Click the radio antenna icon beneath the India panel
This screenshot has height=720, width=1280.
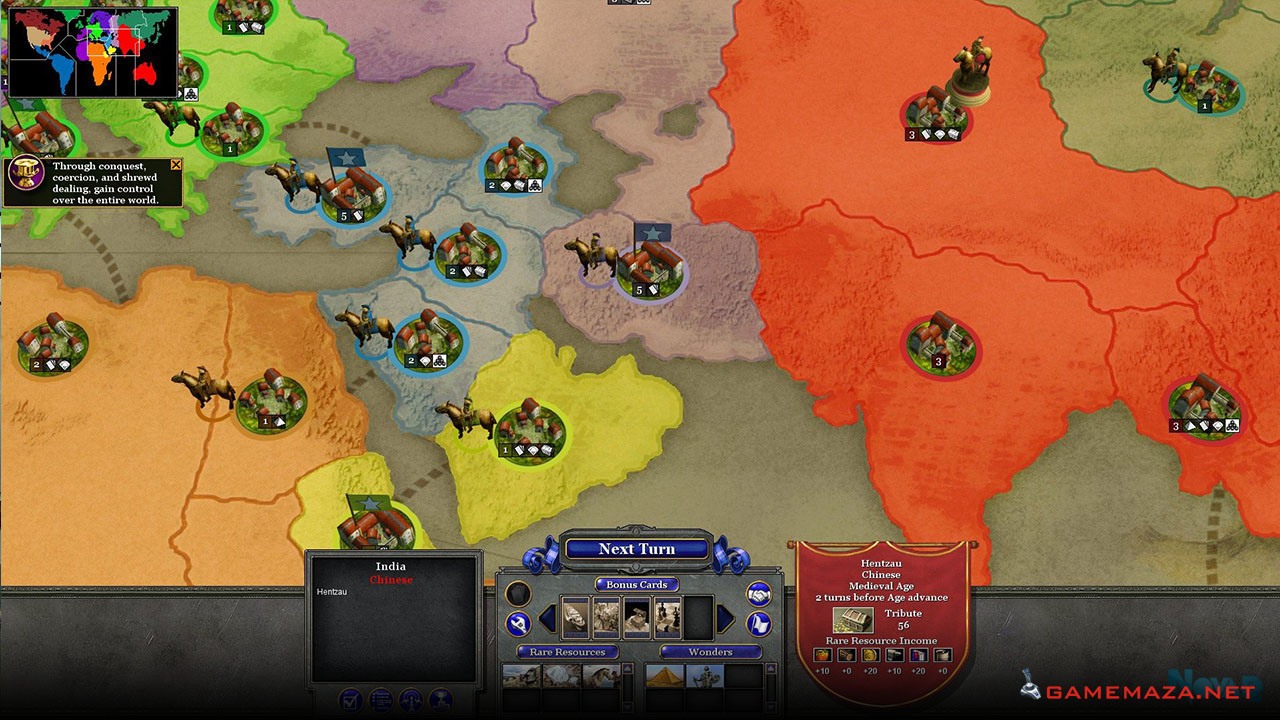(411, 701)
